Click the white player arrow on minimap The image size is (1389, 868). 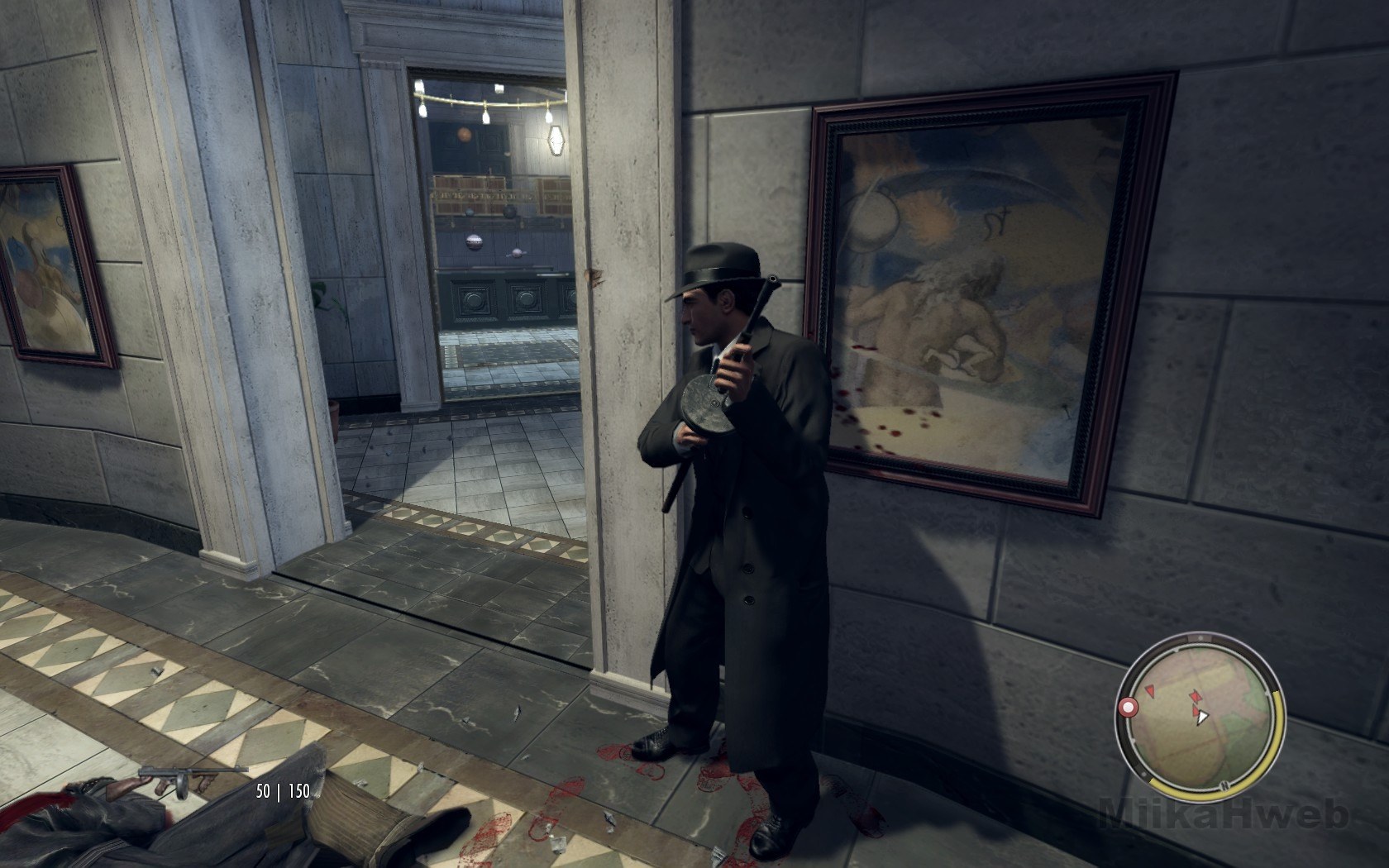click(x=1202, y=718)
